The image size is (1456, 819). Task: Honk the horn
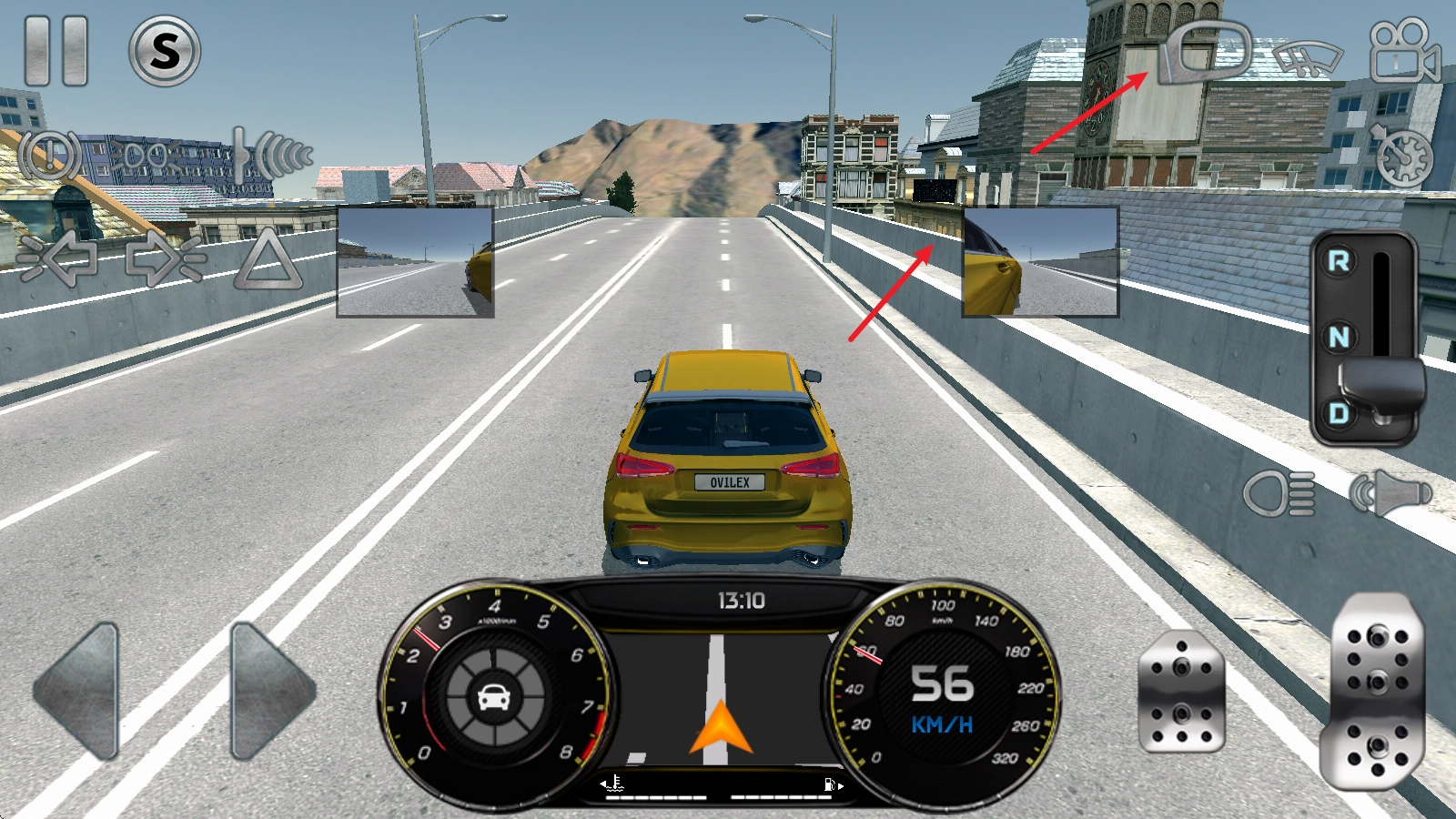[1390, 494]
